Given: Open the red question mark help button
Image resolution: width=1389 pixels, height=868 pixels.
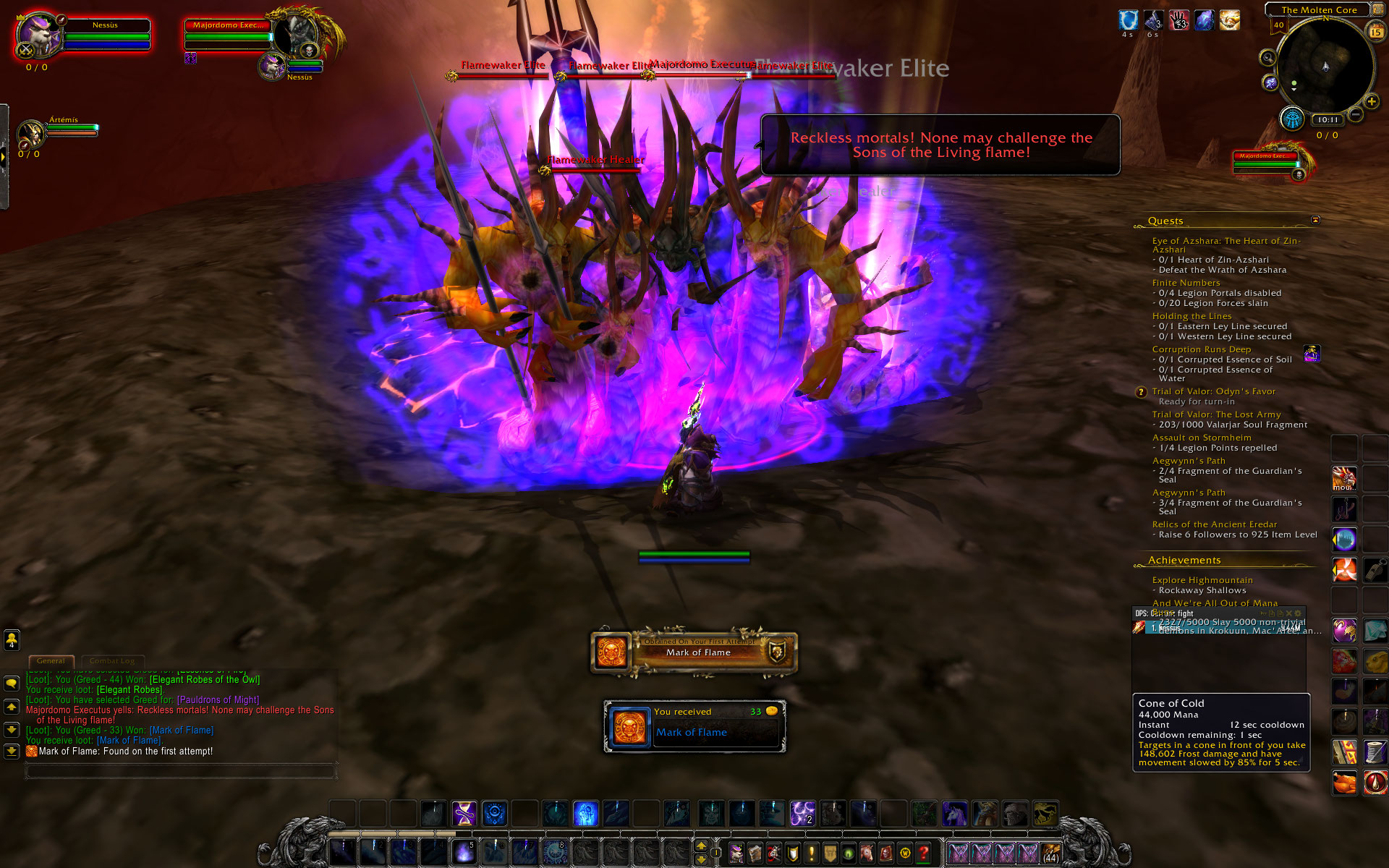Looking at the screenshot, I should pyautogui.click(x=924, y=854).
